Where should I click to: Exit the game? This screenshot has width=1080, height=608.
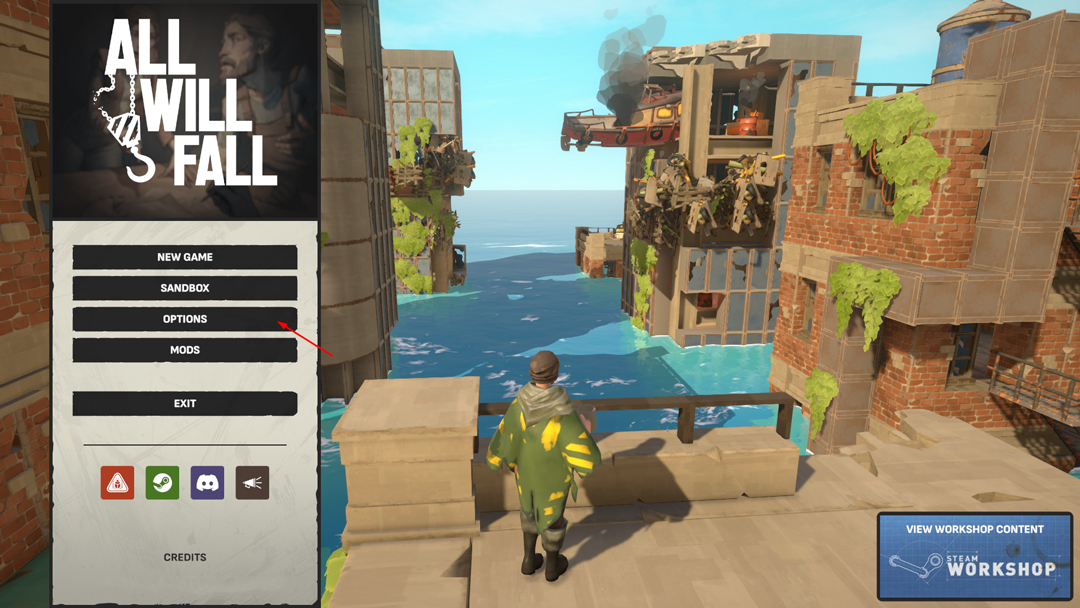click(185, 403)
